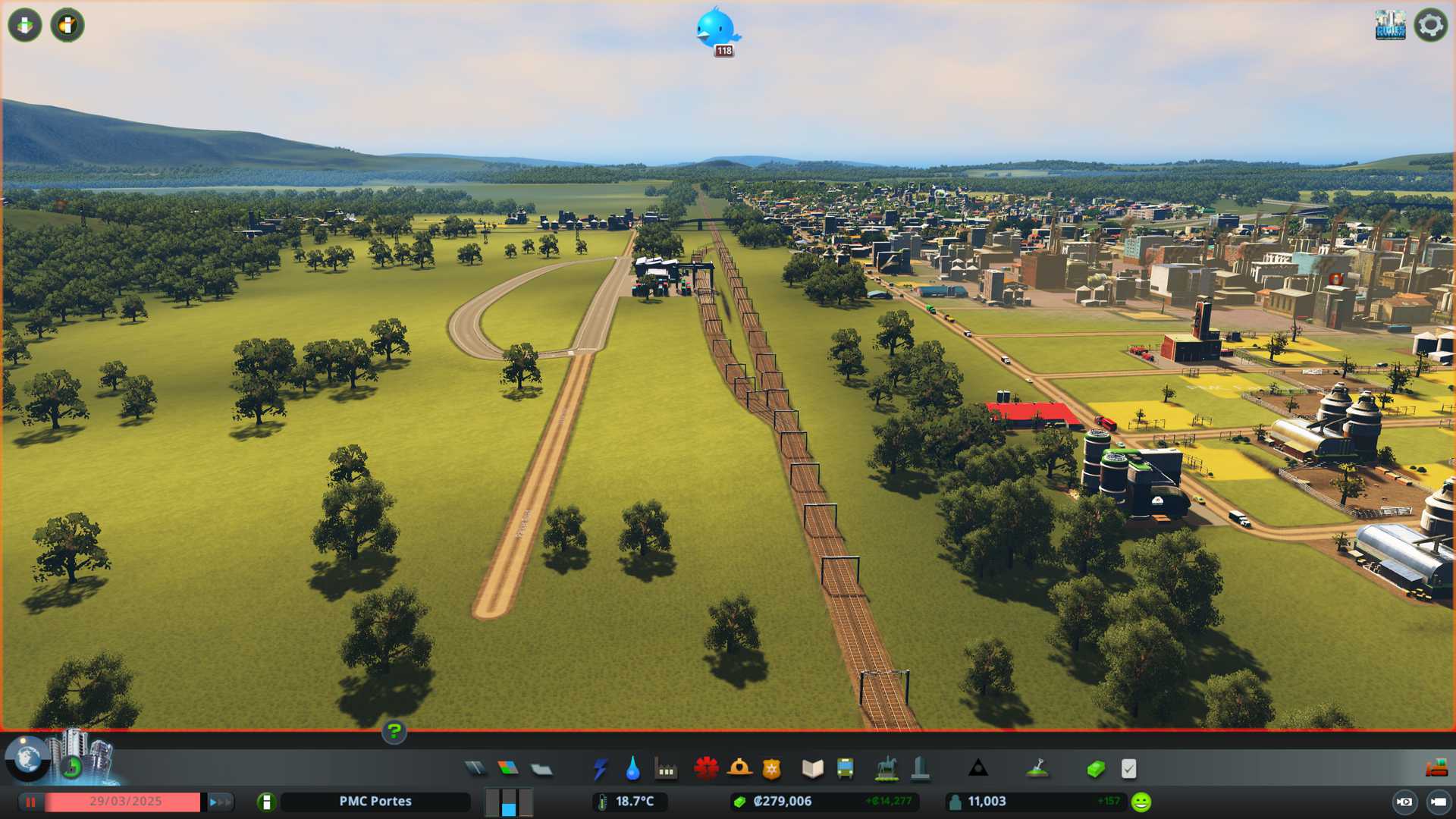The width and height of the screenshot is (1456, 819).
Task: Open the Chirper bird message feed
Action: tap(715, 29)
